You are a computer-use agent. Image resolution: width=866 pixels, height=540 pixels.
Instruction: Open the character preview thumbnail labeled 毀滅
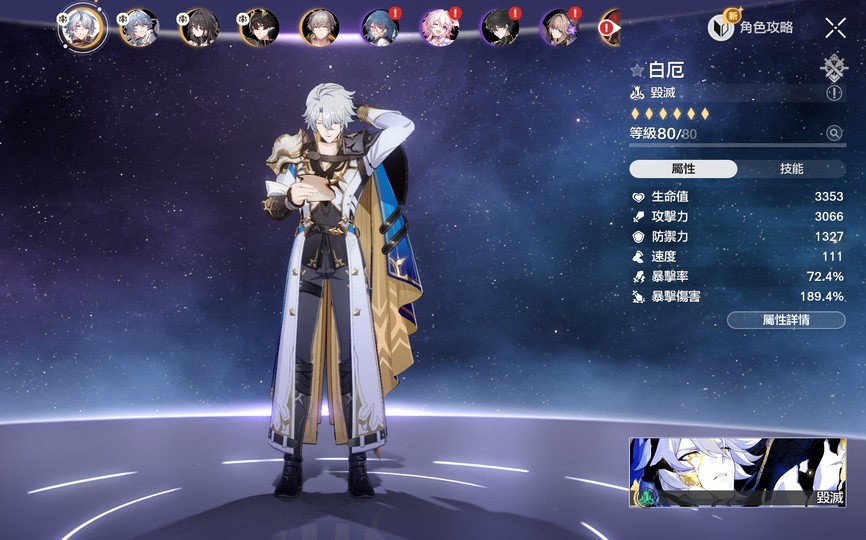coord(737,473)
